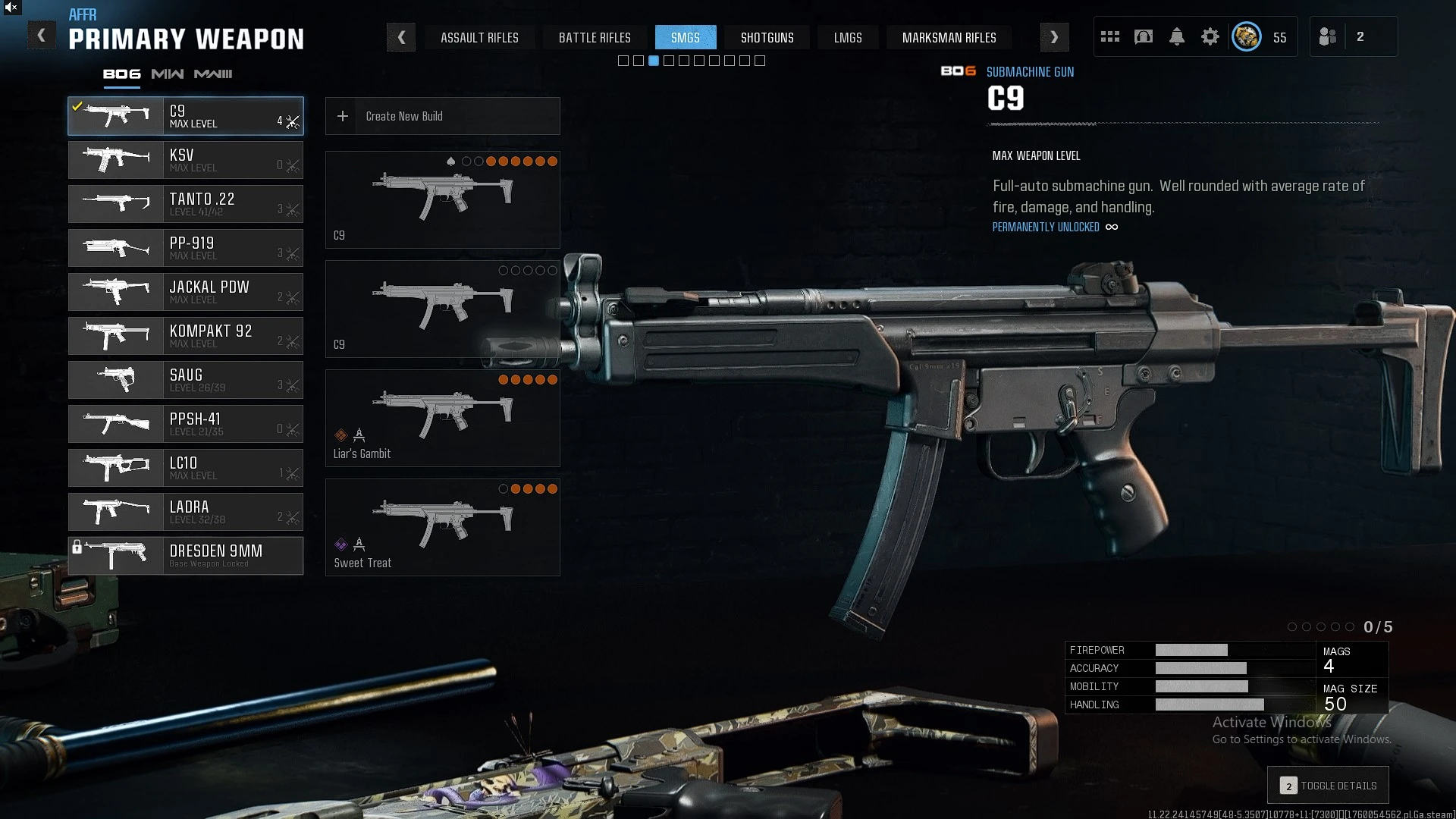Viewport: 1456px width, 819px height.
Task: Show the LMGs weapon list
Action: (x=847, y=38)
